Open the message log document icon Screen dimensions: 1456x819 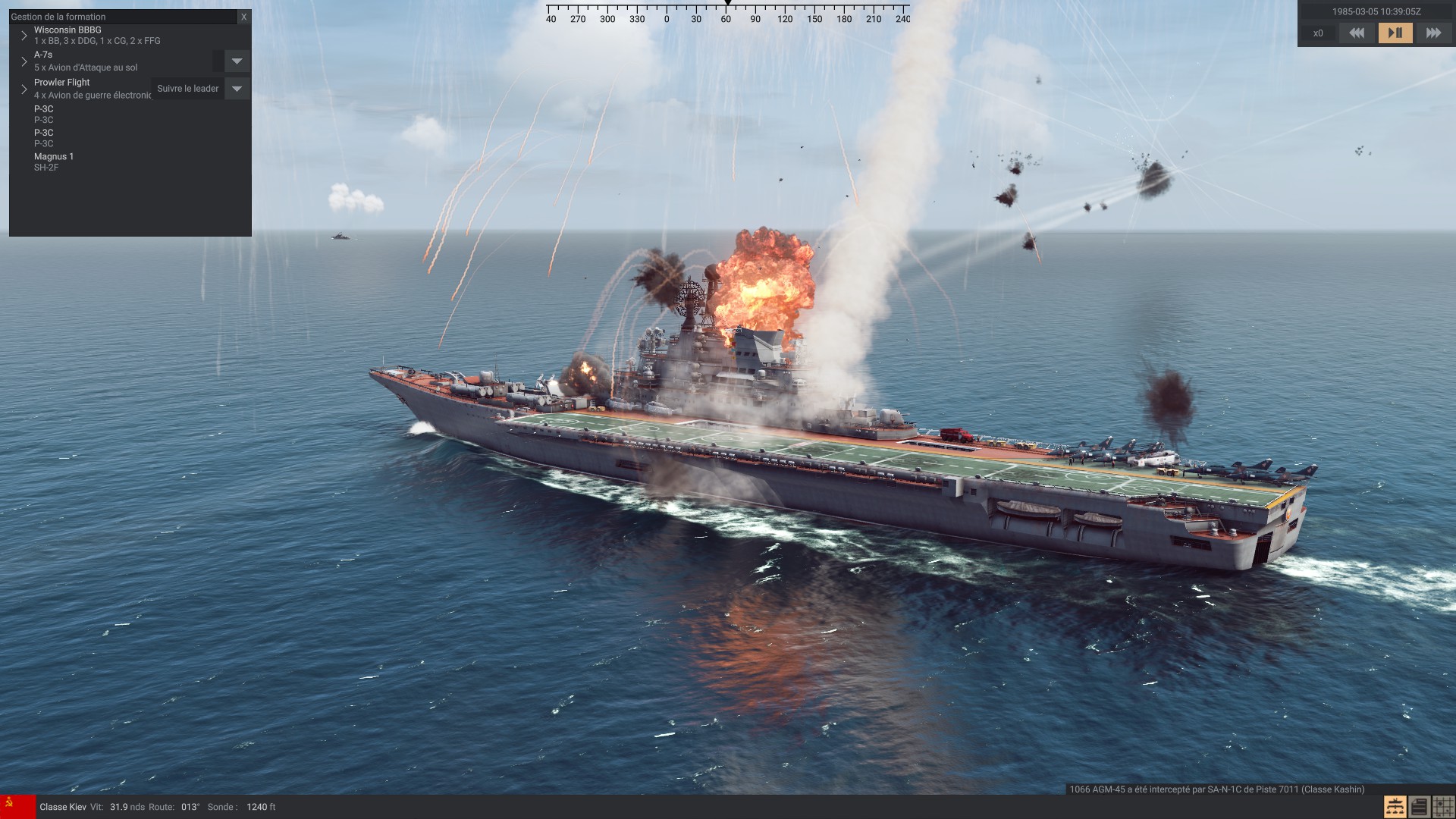(1419, 807)
